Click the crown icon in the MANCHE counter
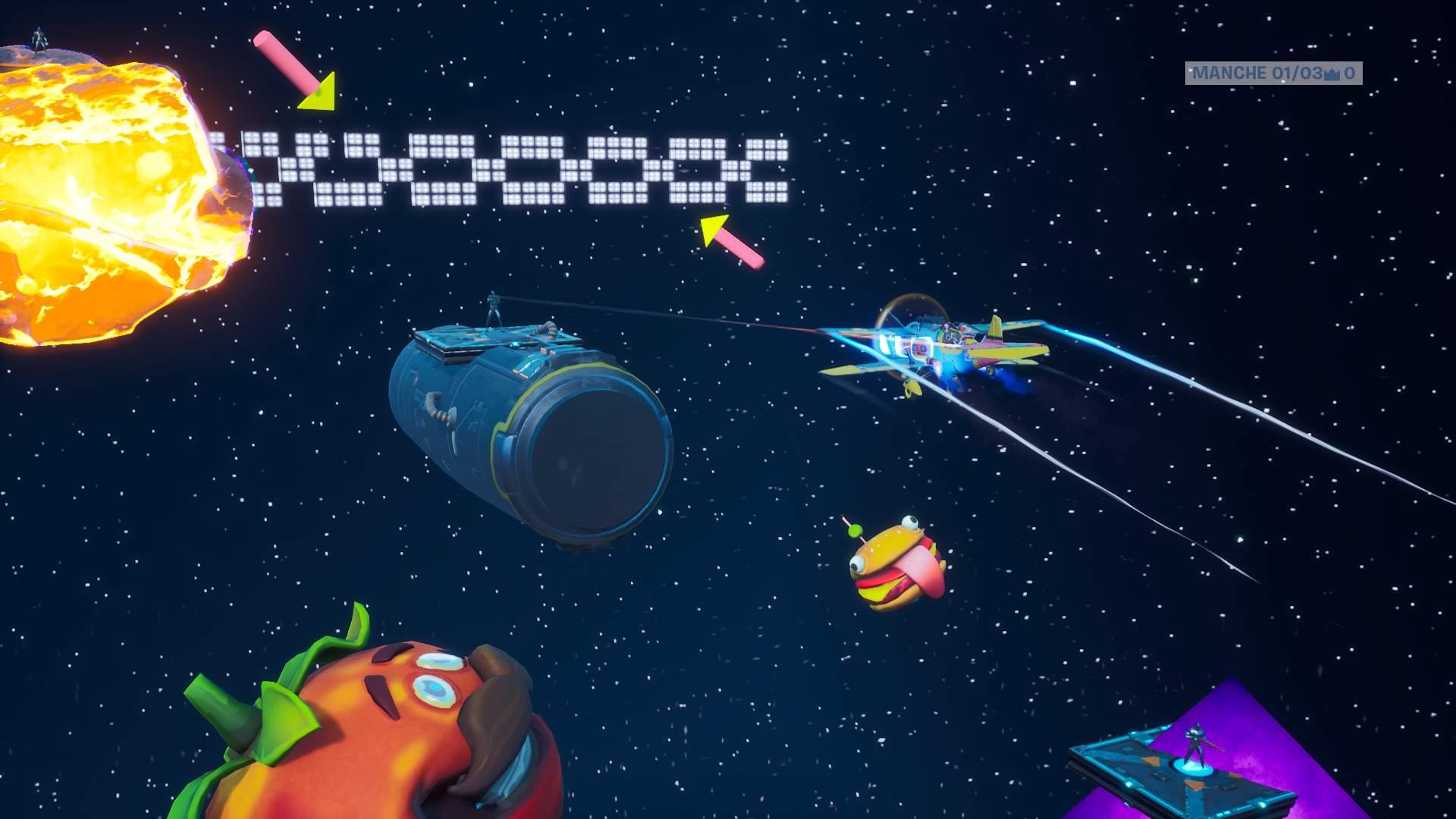 coord(1331,74)
